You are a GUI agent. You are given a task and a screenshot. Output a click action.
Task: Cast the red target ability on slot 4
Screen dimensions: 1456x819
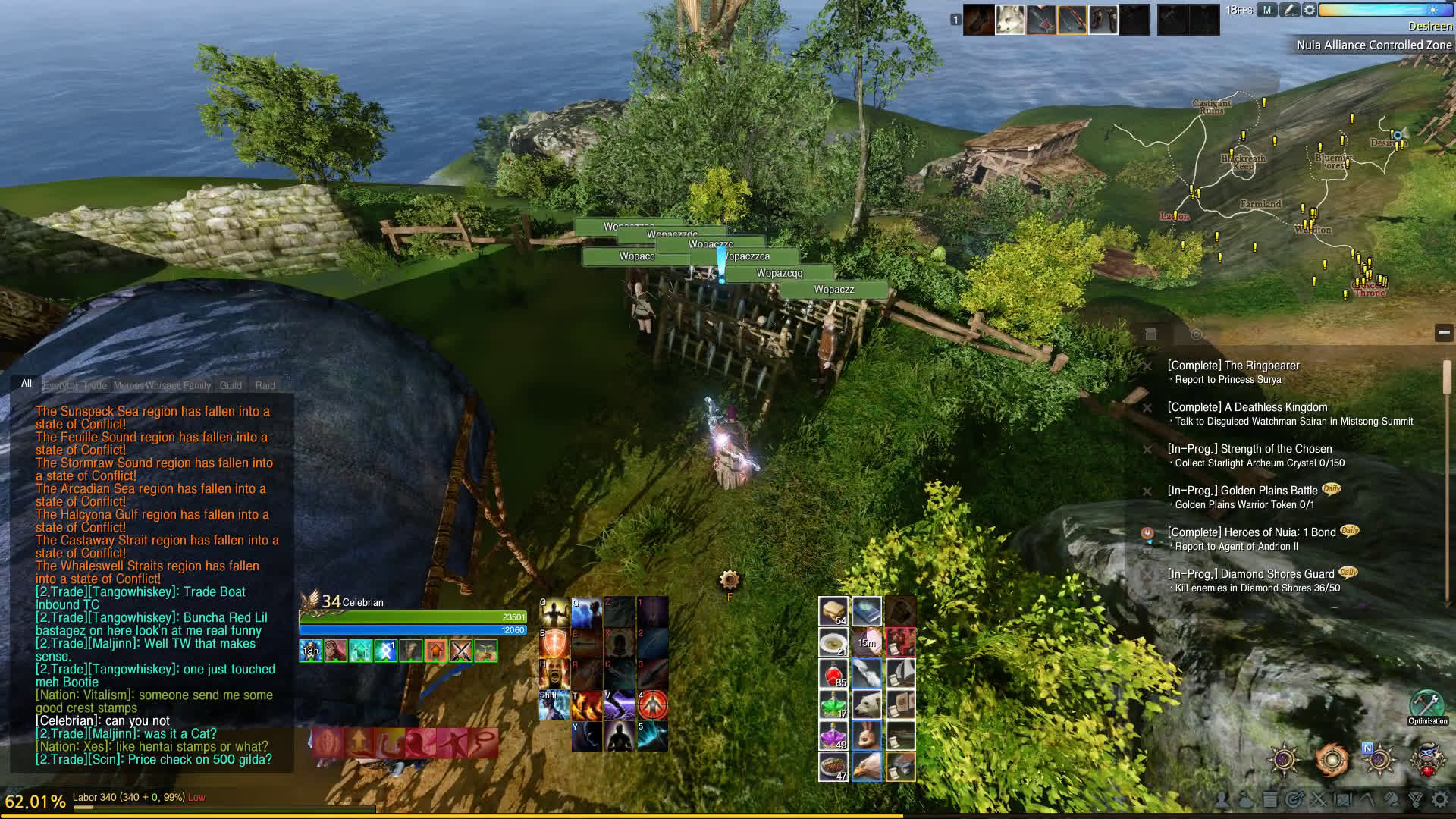tap(652, 705)
